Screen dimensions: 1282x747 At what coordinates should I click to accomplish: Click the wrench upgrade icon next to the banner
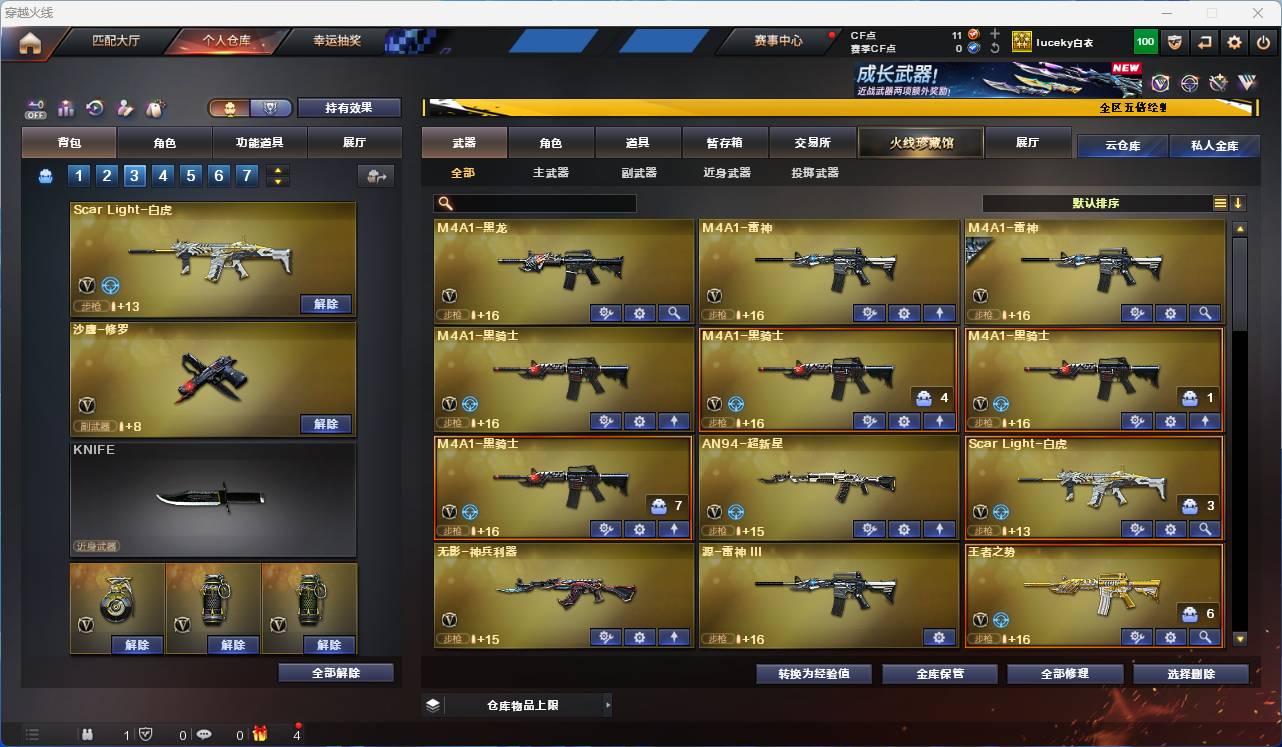click(x=1219, y=83)
